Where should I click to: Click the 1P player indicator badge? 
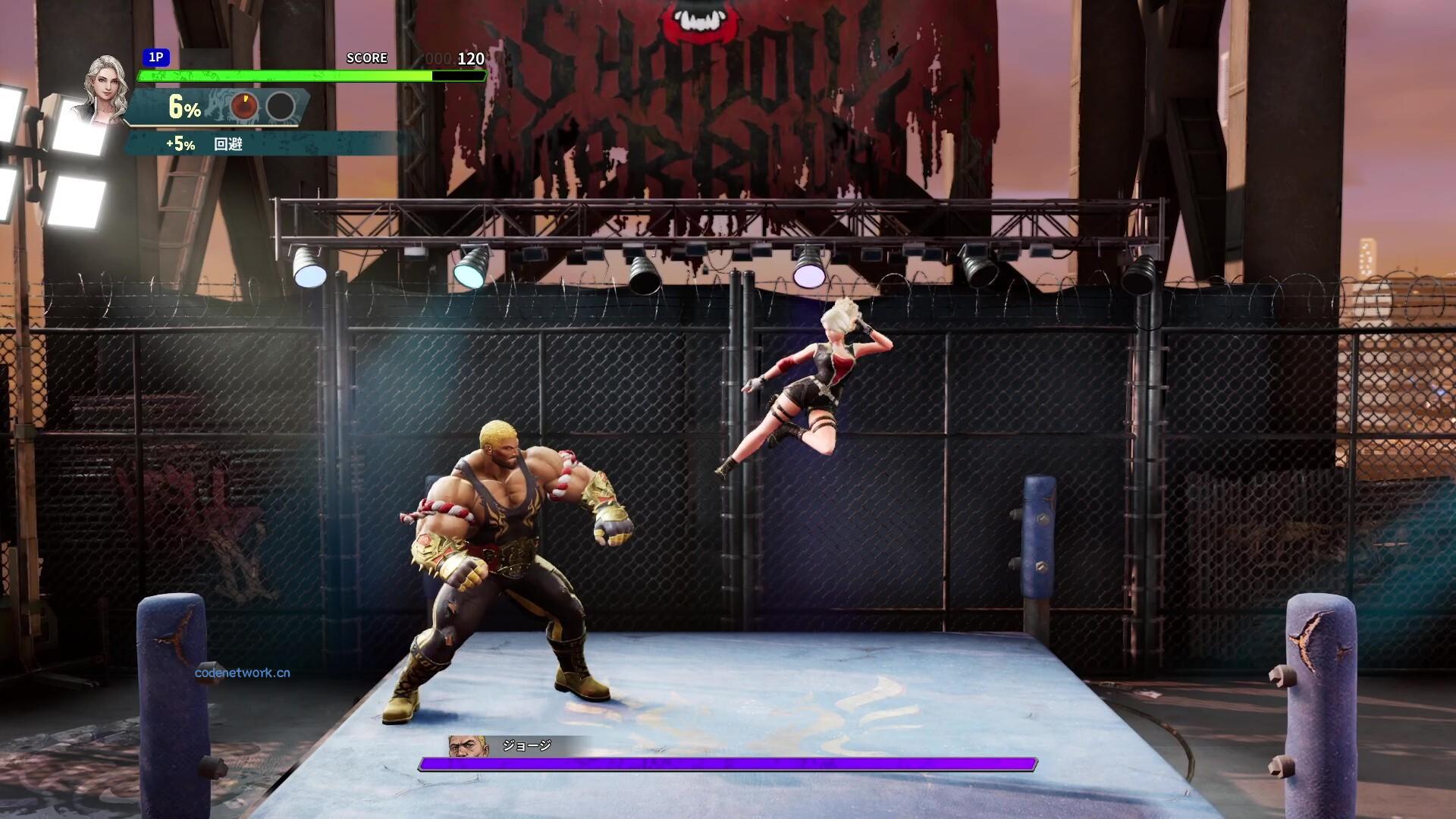157,58
